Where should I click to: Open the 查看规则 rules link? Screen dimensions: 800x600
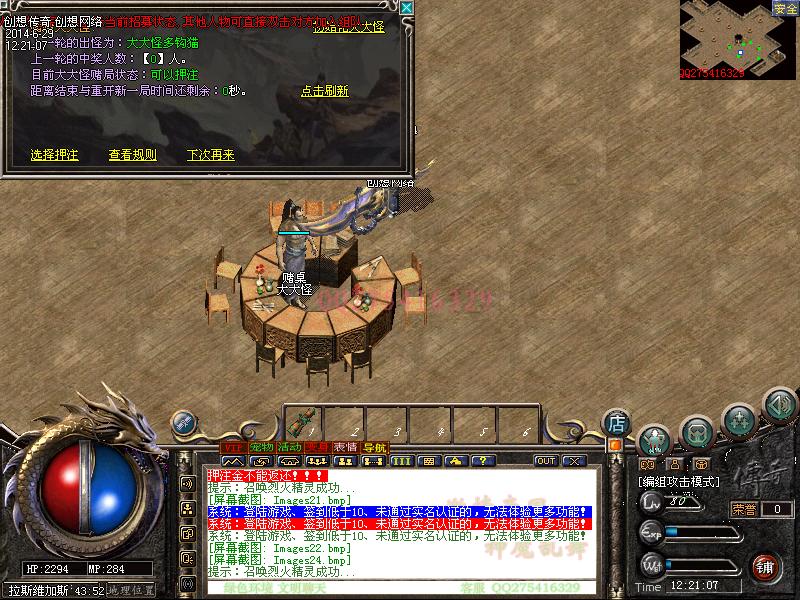[132, 155]
